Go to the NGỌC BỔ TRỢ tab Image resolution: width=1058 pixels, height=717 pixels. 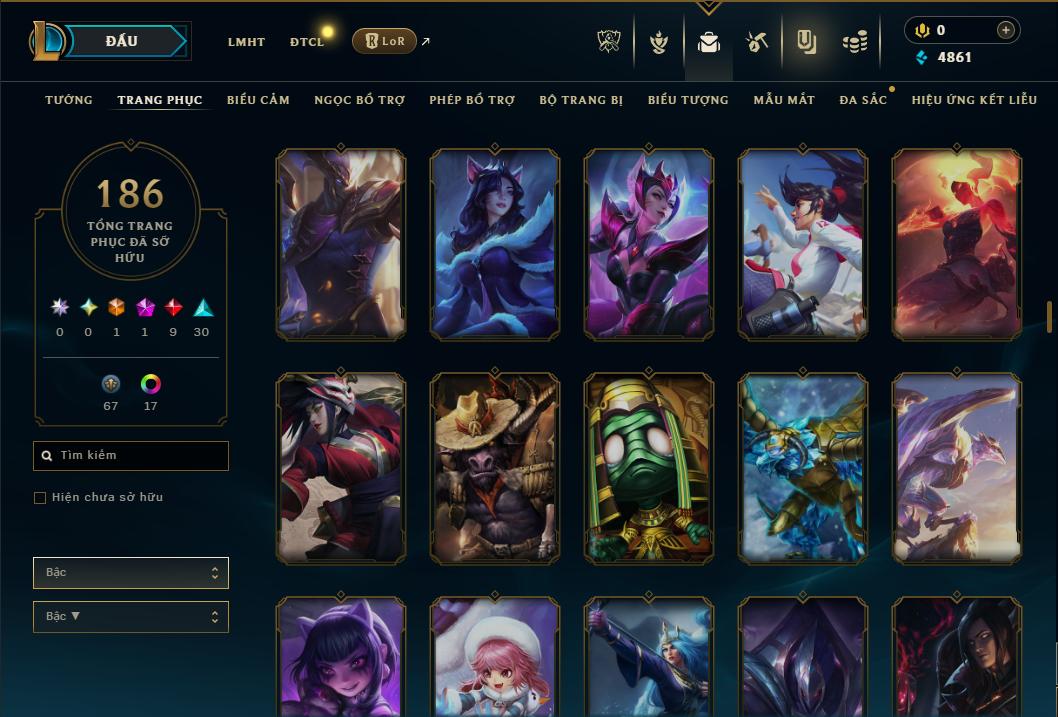pos(359,100)
